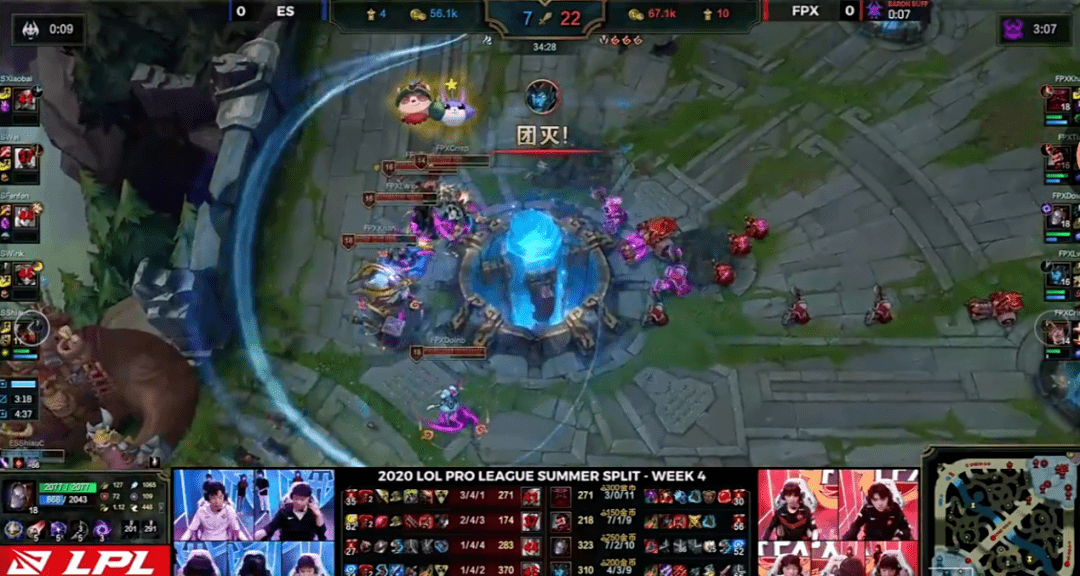Select the selected champion's portrait
Viewport: 1080px width, 576px height.
pos(18,496)
